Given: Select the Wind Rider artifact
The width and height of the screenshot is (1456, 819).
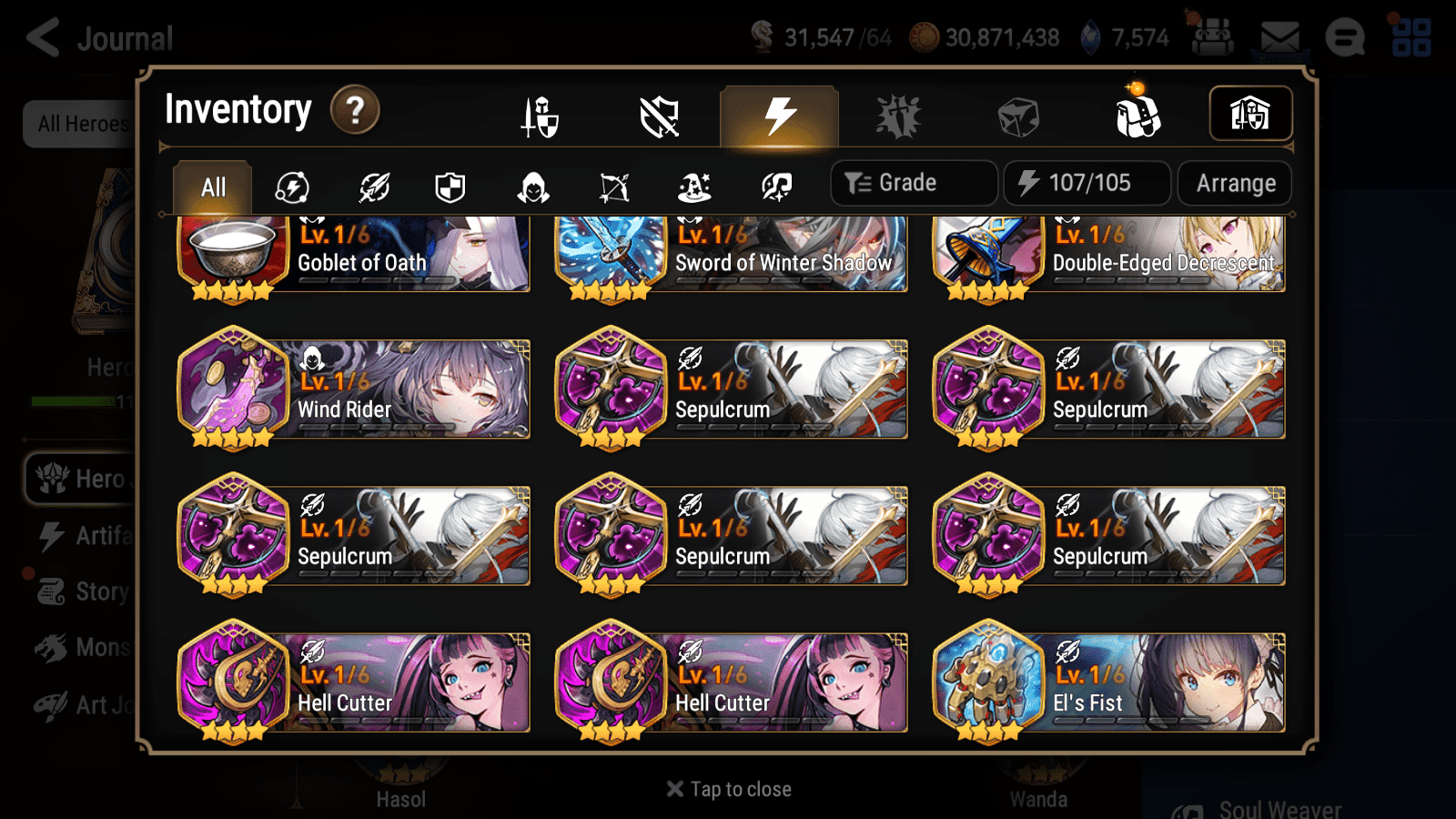Looking at the screenshot, I should pos(355,389).
